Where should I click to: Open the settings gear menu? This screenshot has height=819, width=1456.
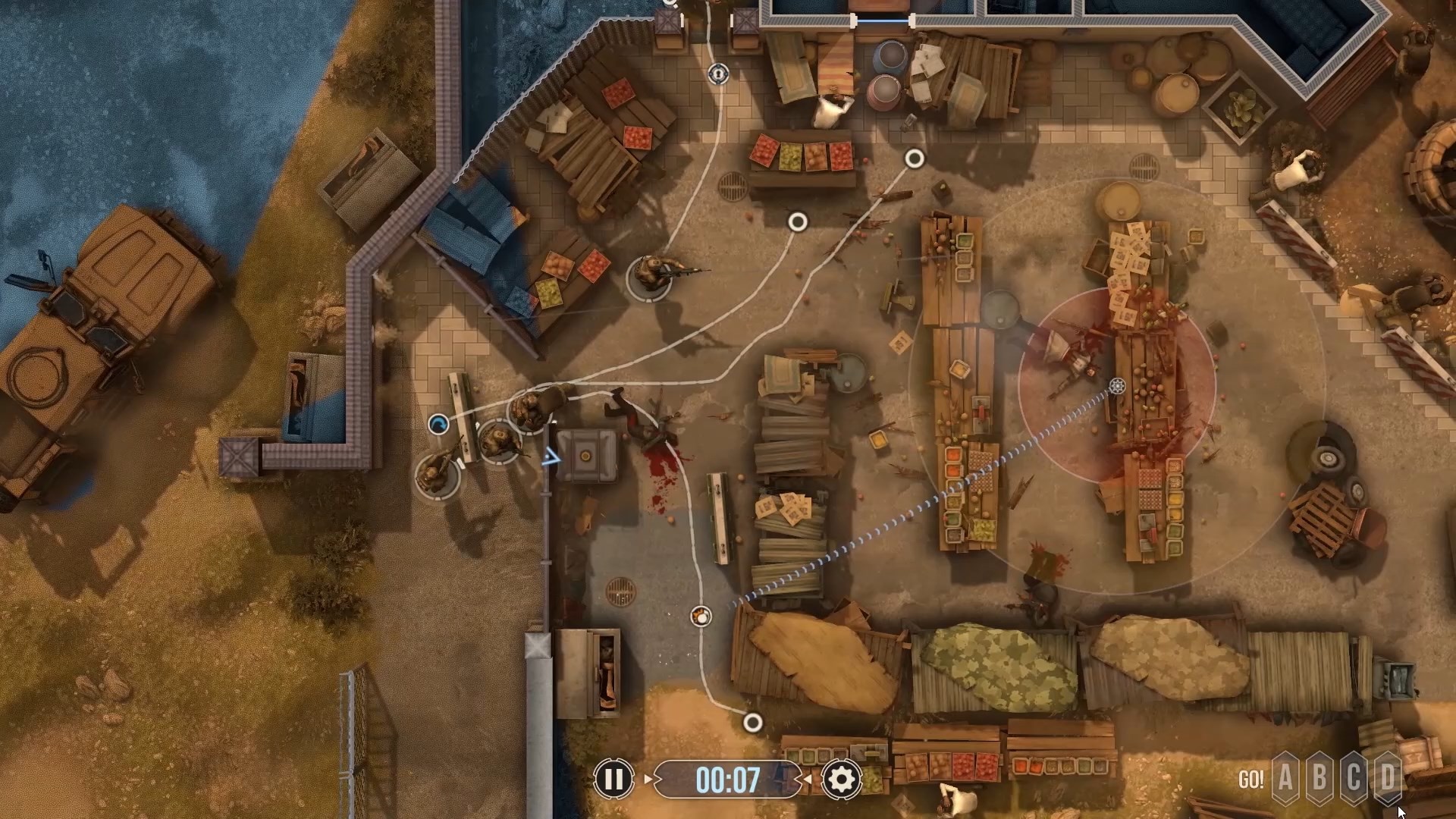pos(840,779)
